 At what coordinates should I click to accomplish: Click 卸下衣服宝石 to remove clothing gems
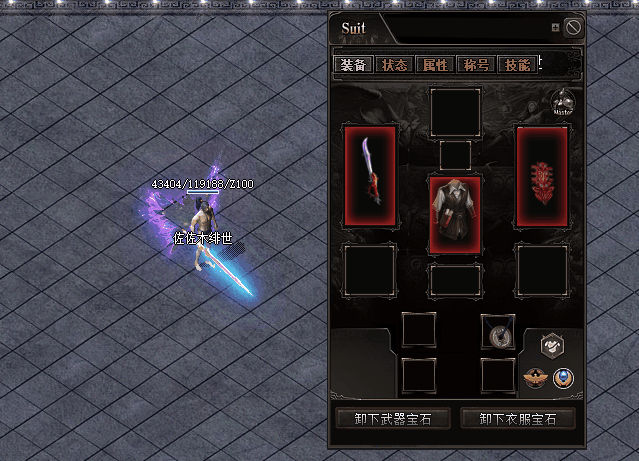coord(518,418)
